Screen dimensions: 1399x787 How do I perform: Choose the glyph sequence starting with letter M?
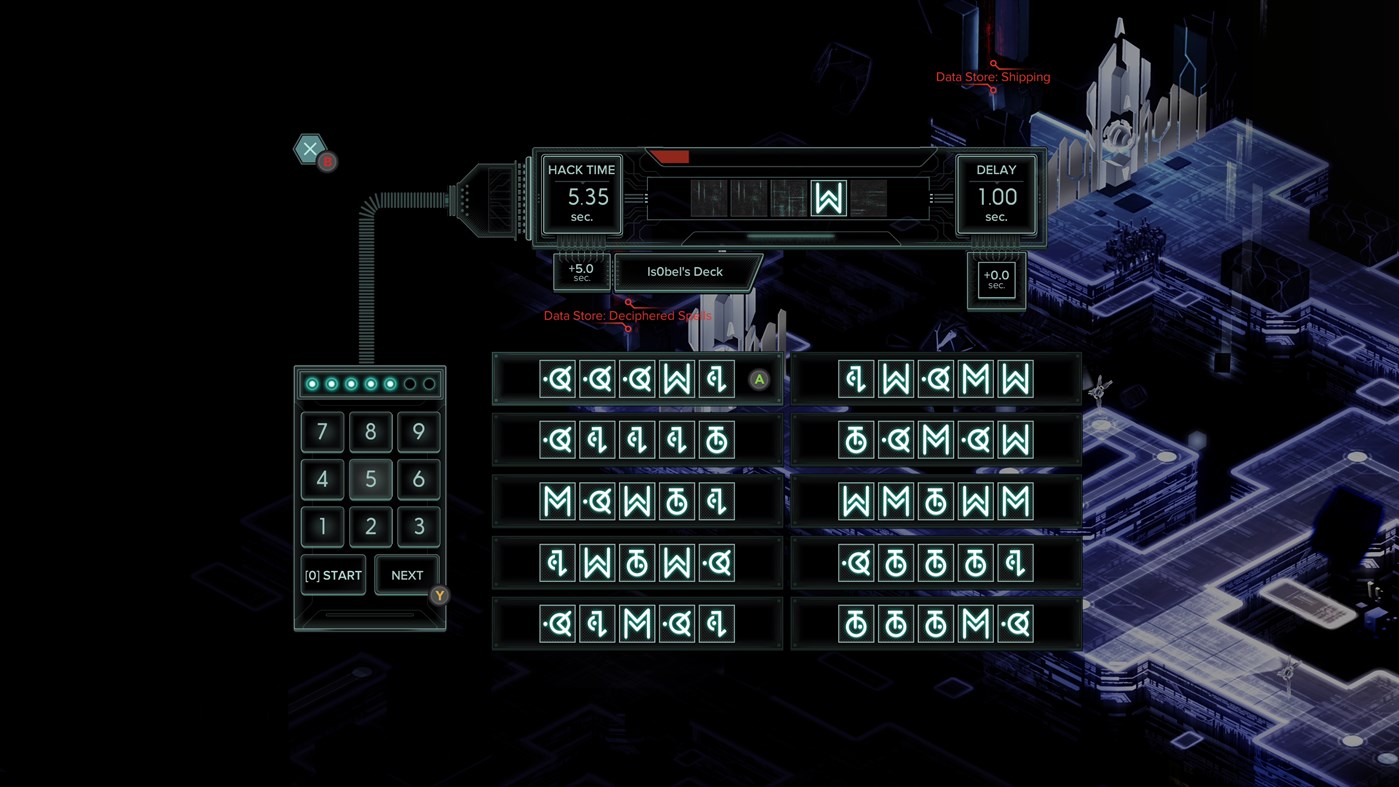637,501
